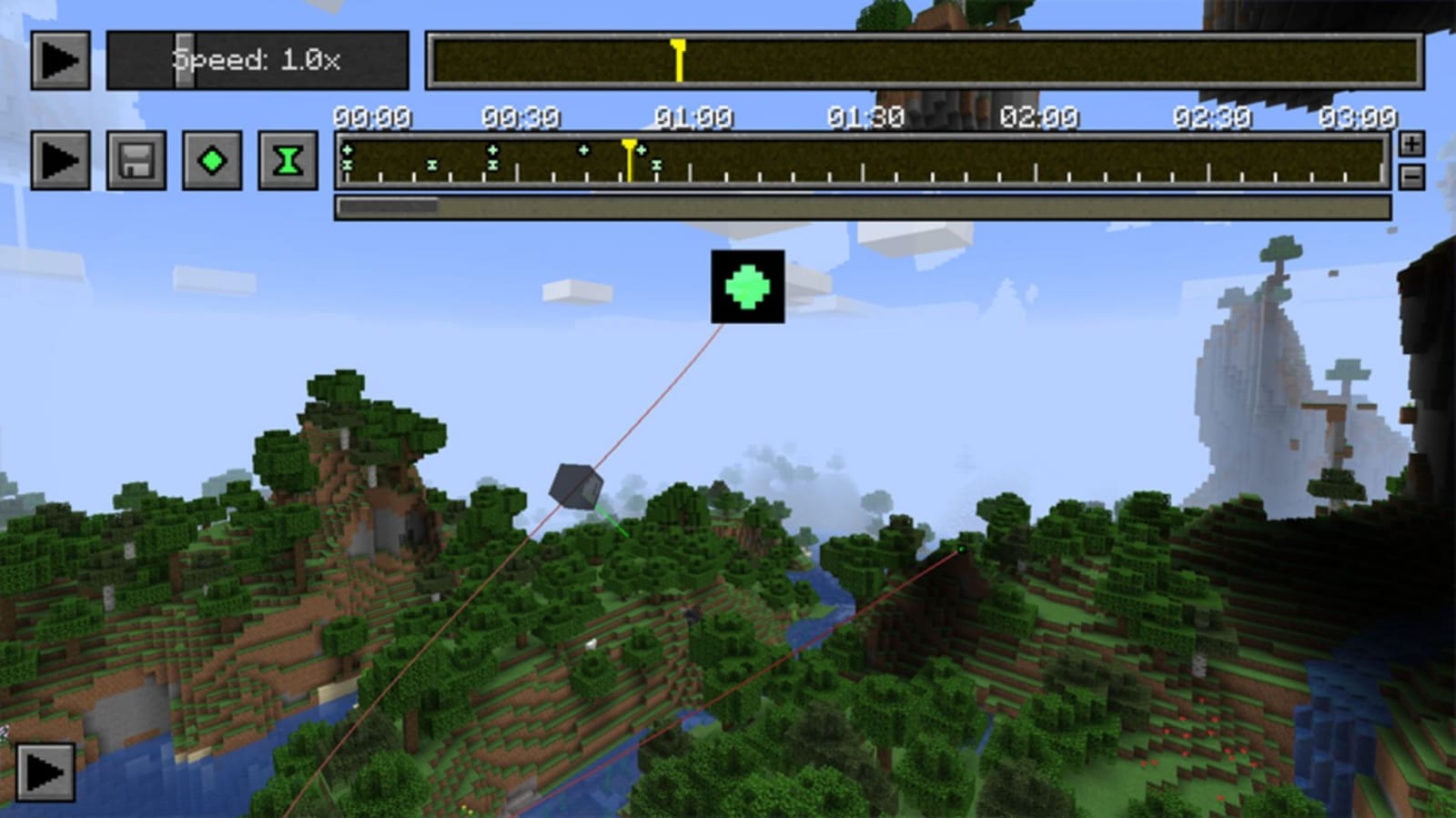
Task: Click the play button in the bottom-left corner
Action: [x=45, y=773]
